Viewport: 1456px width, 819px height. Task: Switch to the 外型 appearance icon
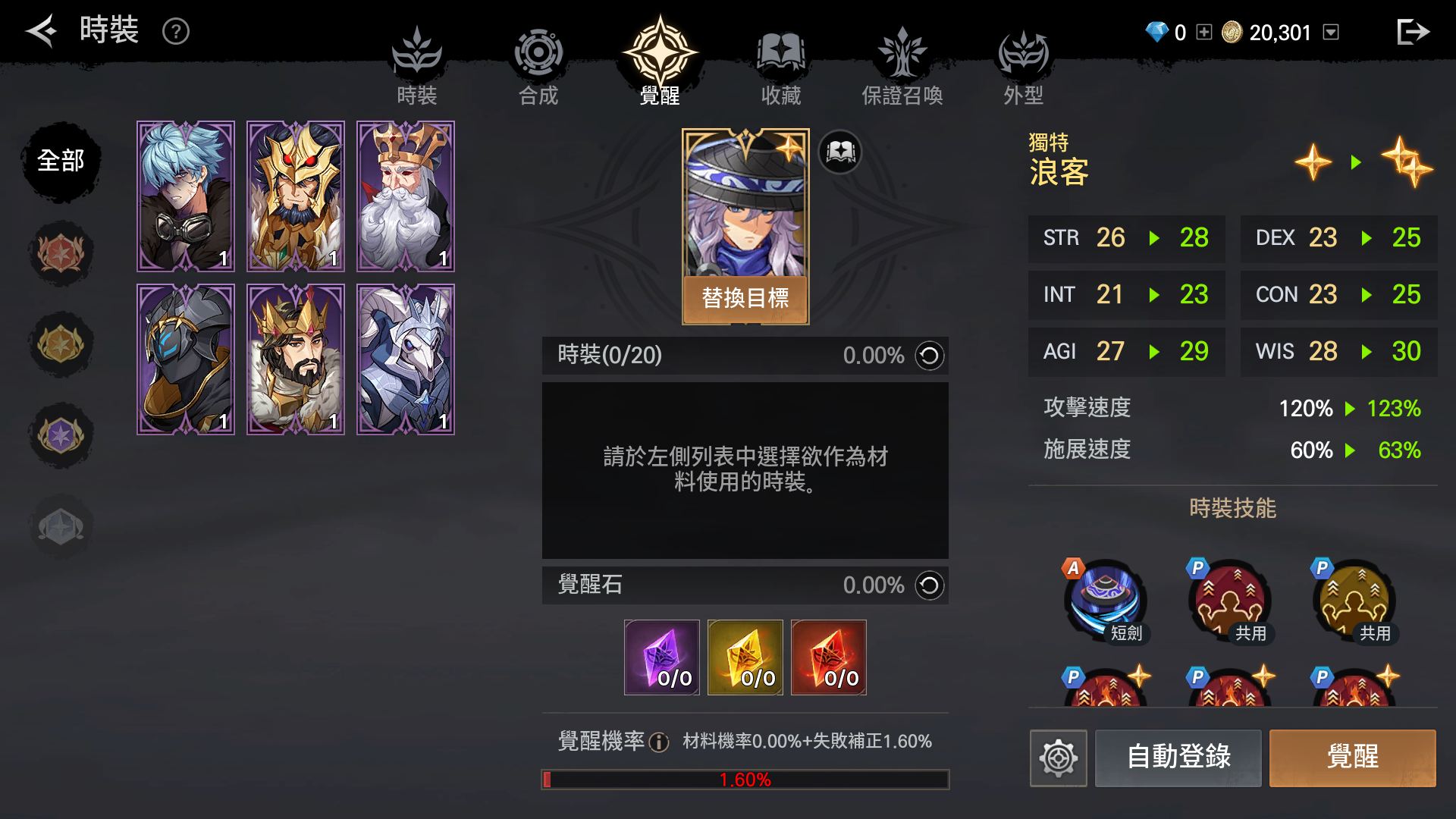pyautogui.click(x=1024, y=53)
